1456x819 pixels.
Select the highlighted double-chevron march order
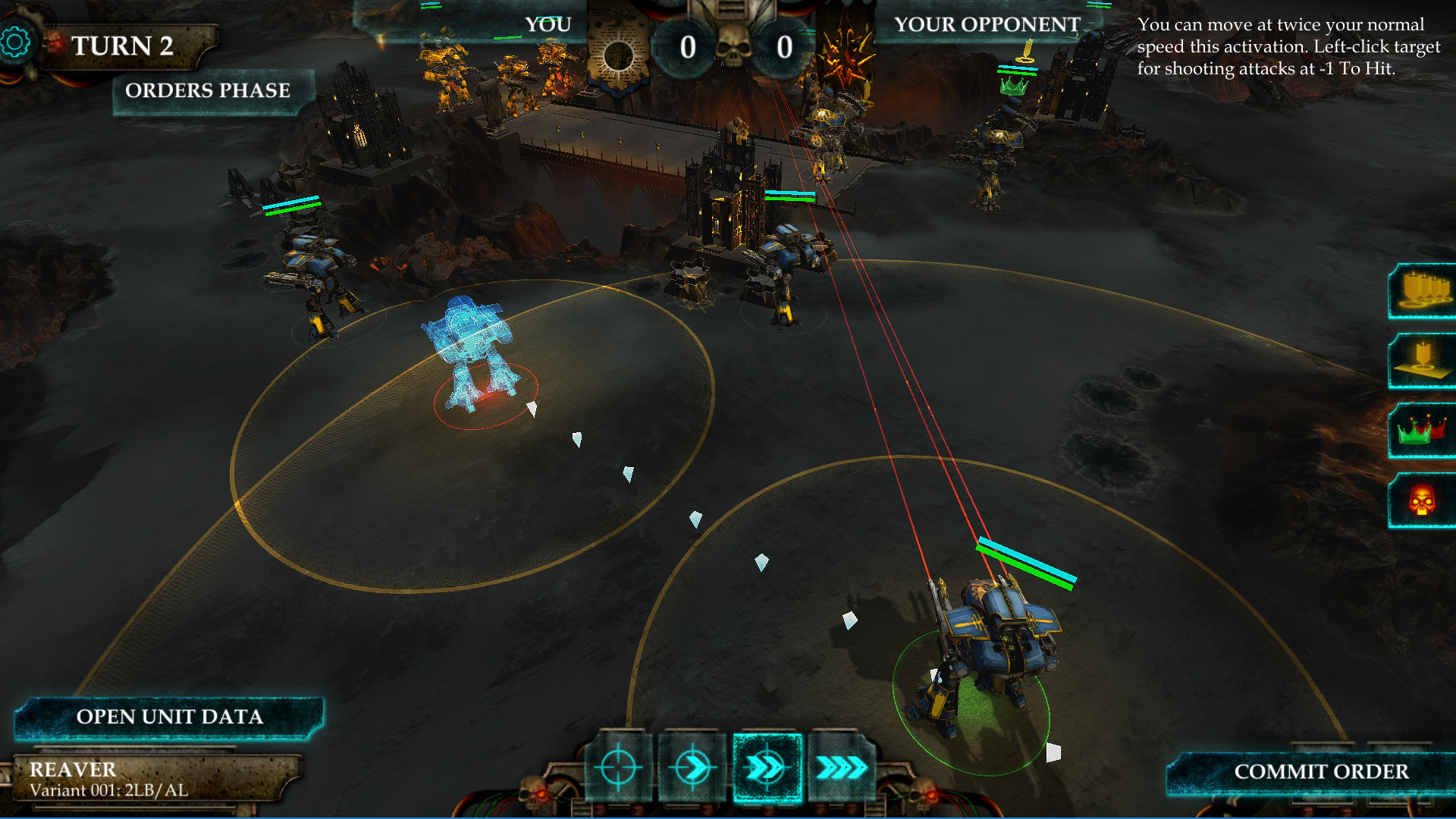pos(767,767)
